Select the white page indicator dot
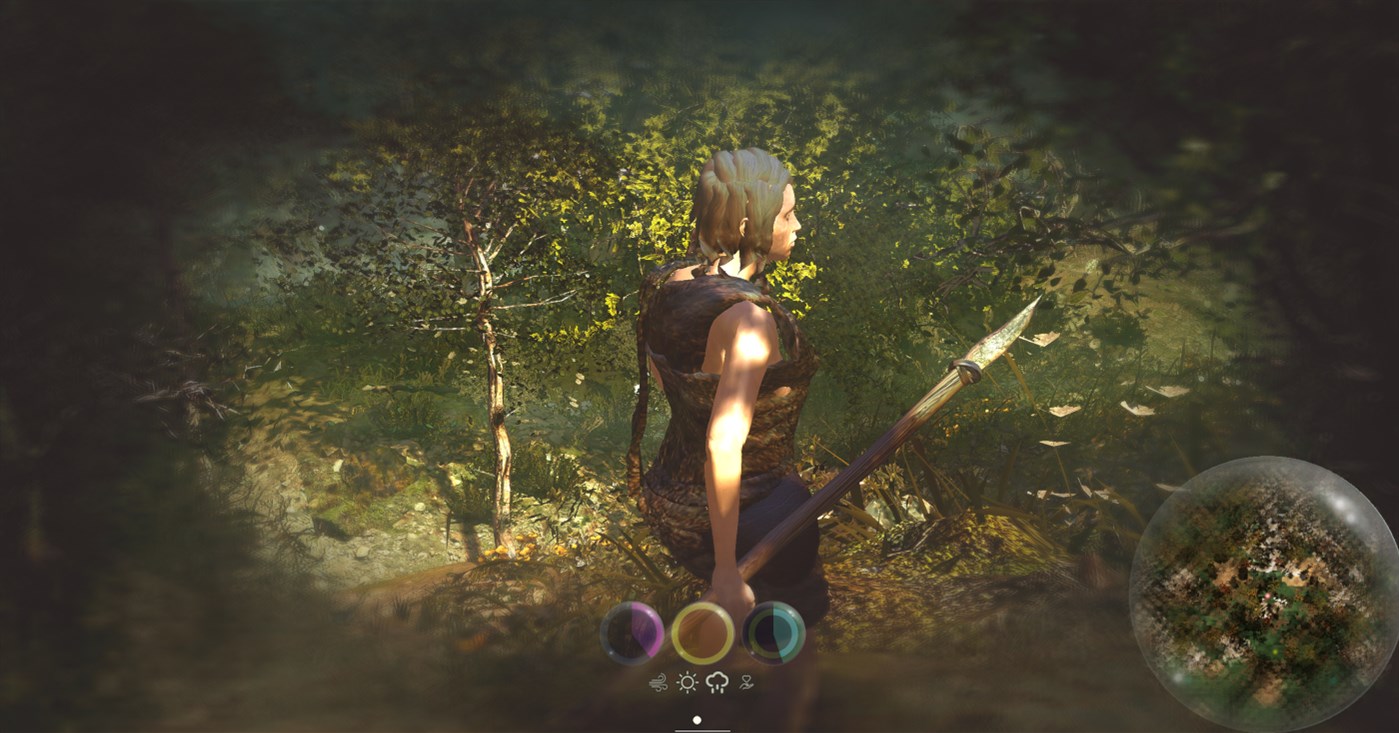This screenshot has width=1399, height=733. tap(697, 720)
